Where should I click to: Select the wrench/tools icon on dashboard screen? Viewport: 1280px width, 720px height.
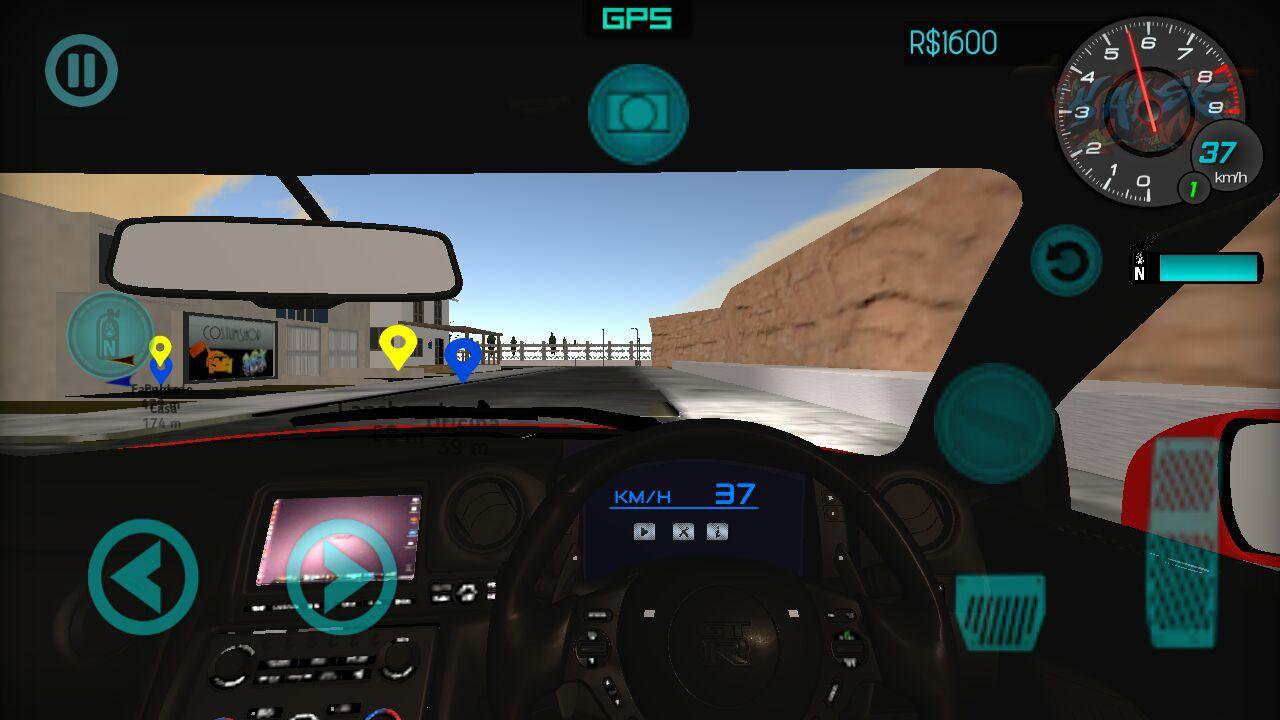pyautogui.click(x=685, y=532)
